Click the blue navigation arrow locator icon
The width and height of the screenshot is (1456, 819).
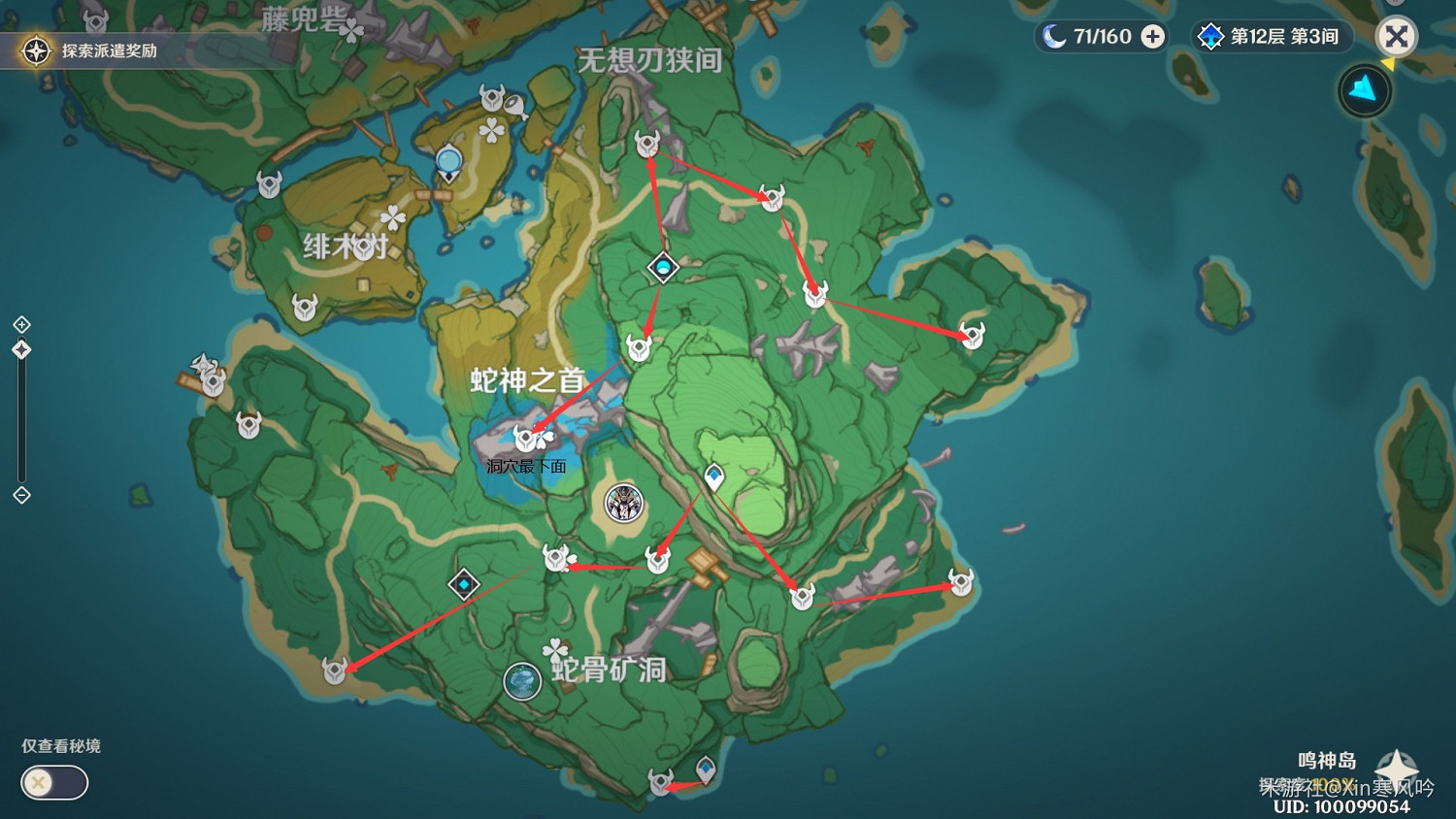(1364, 89)
